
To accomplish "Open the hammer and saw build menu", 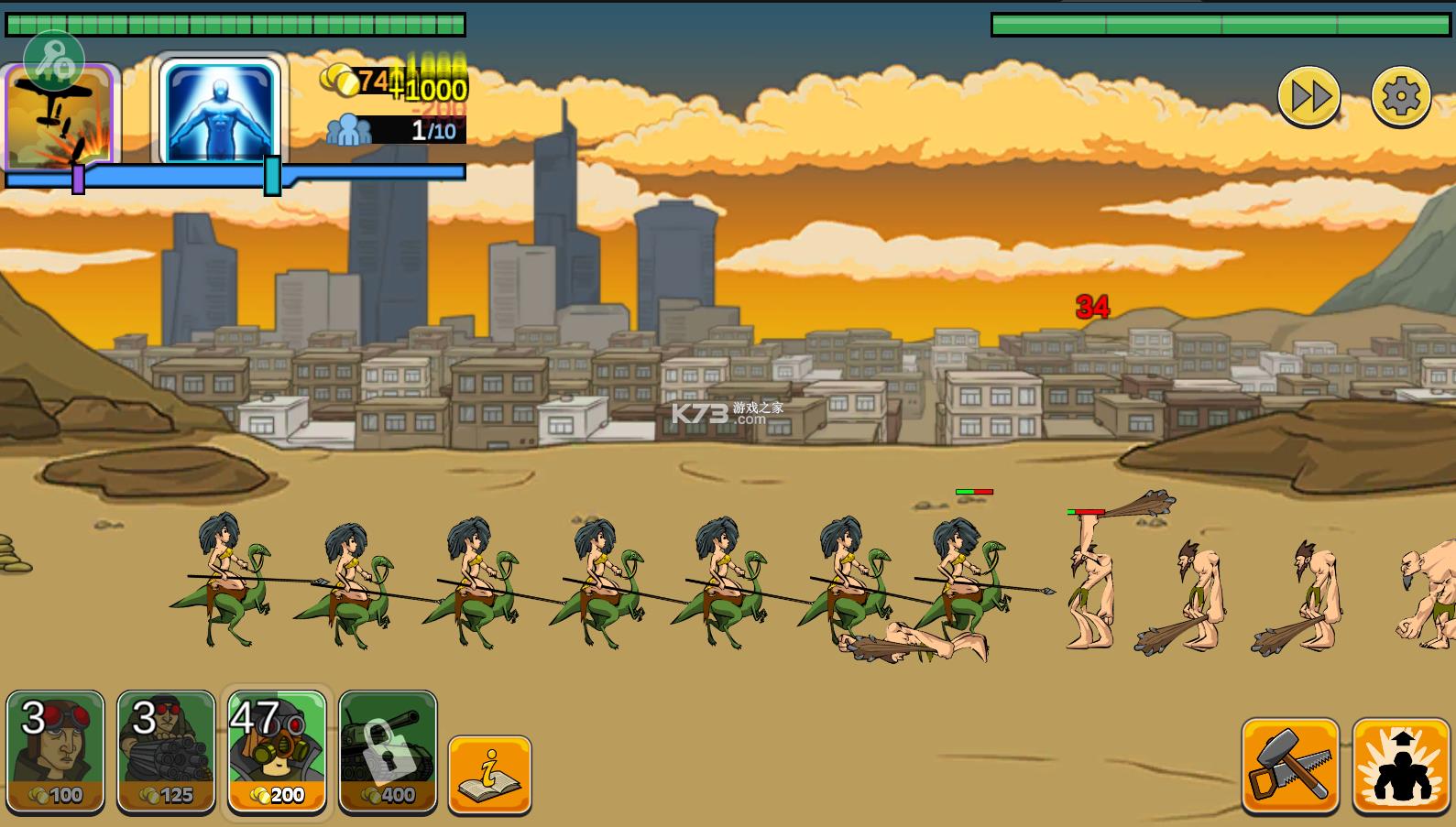I will coord(1290,766).
